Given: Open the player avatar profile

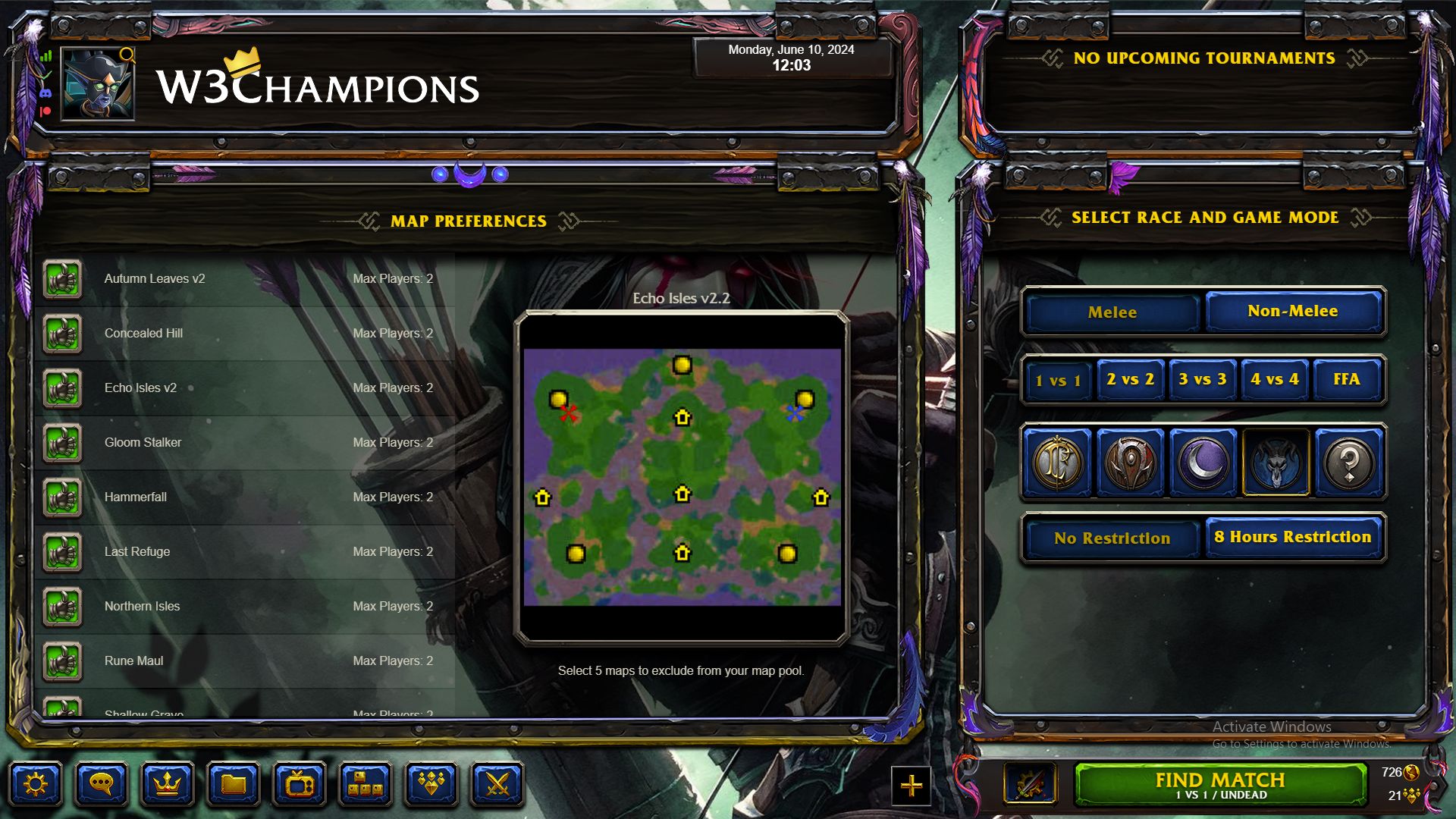Looking at the screenshot, I should coord(98,84).
